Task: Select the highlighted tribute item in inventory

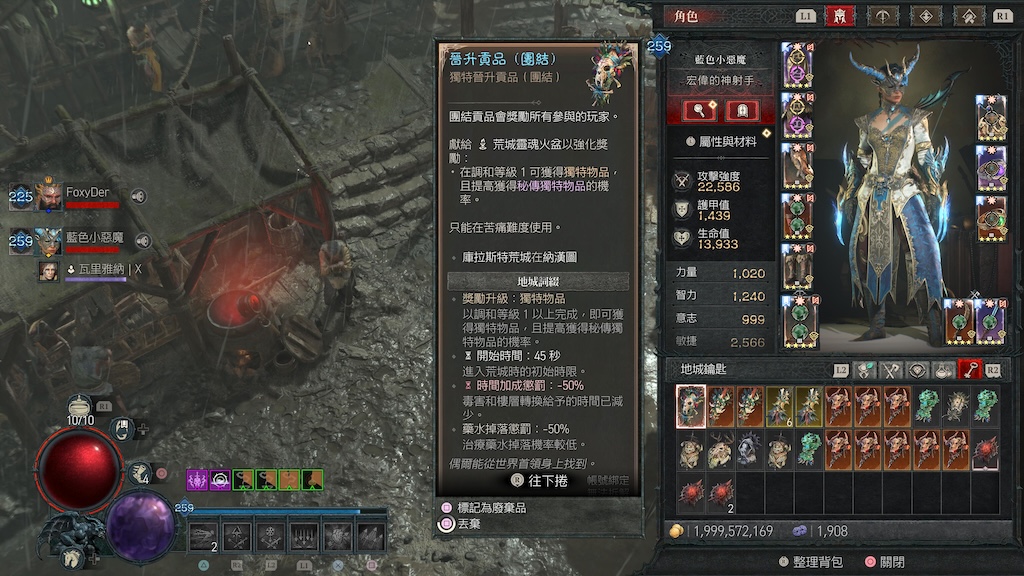Action: (691, 407)
